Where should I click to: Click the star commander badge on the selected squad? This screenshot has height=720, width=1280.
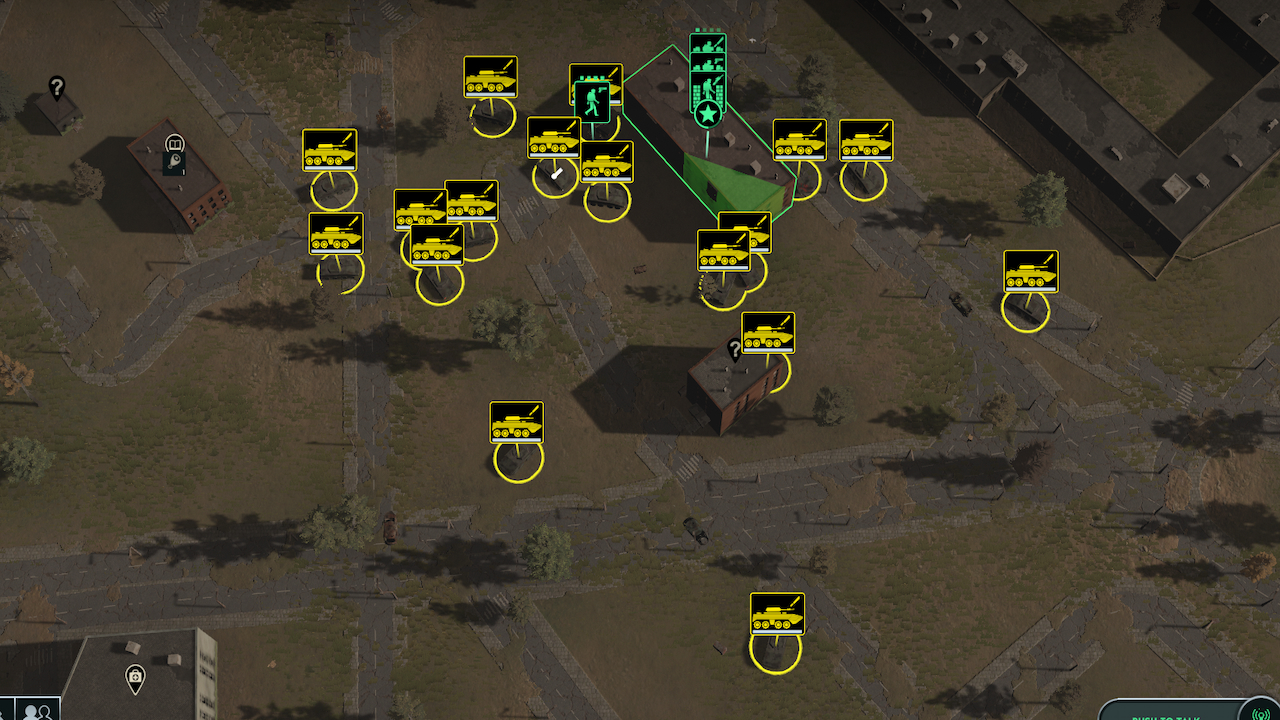pyautogui.click(x=708, y=112)
